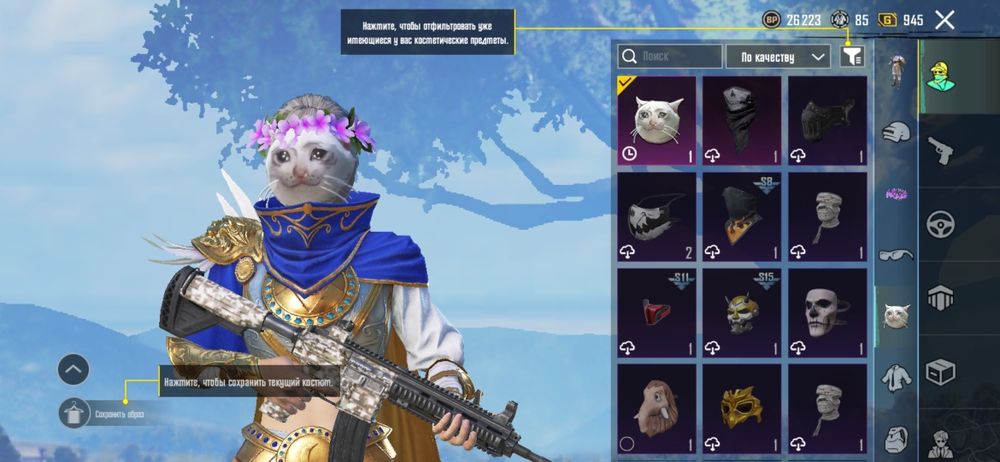Select the black skull bandana mask

pos(740,119)
